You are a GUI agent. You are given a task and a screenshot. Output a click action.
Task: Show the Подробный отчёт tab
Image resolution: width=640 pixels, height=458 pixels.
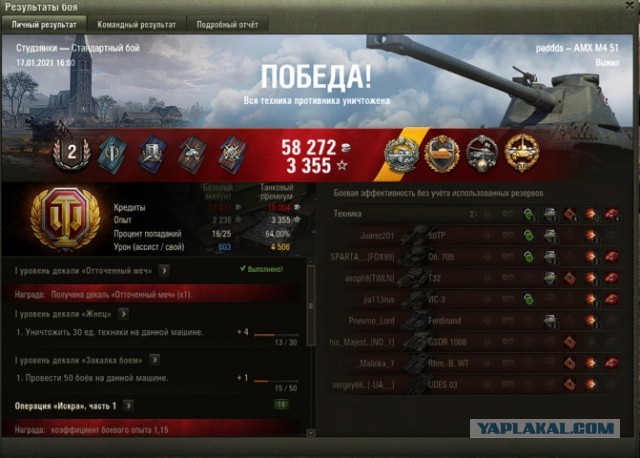point(229,23)
